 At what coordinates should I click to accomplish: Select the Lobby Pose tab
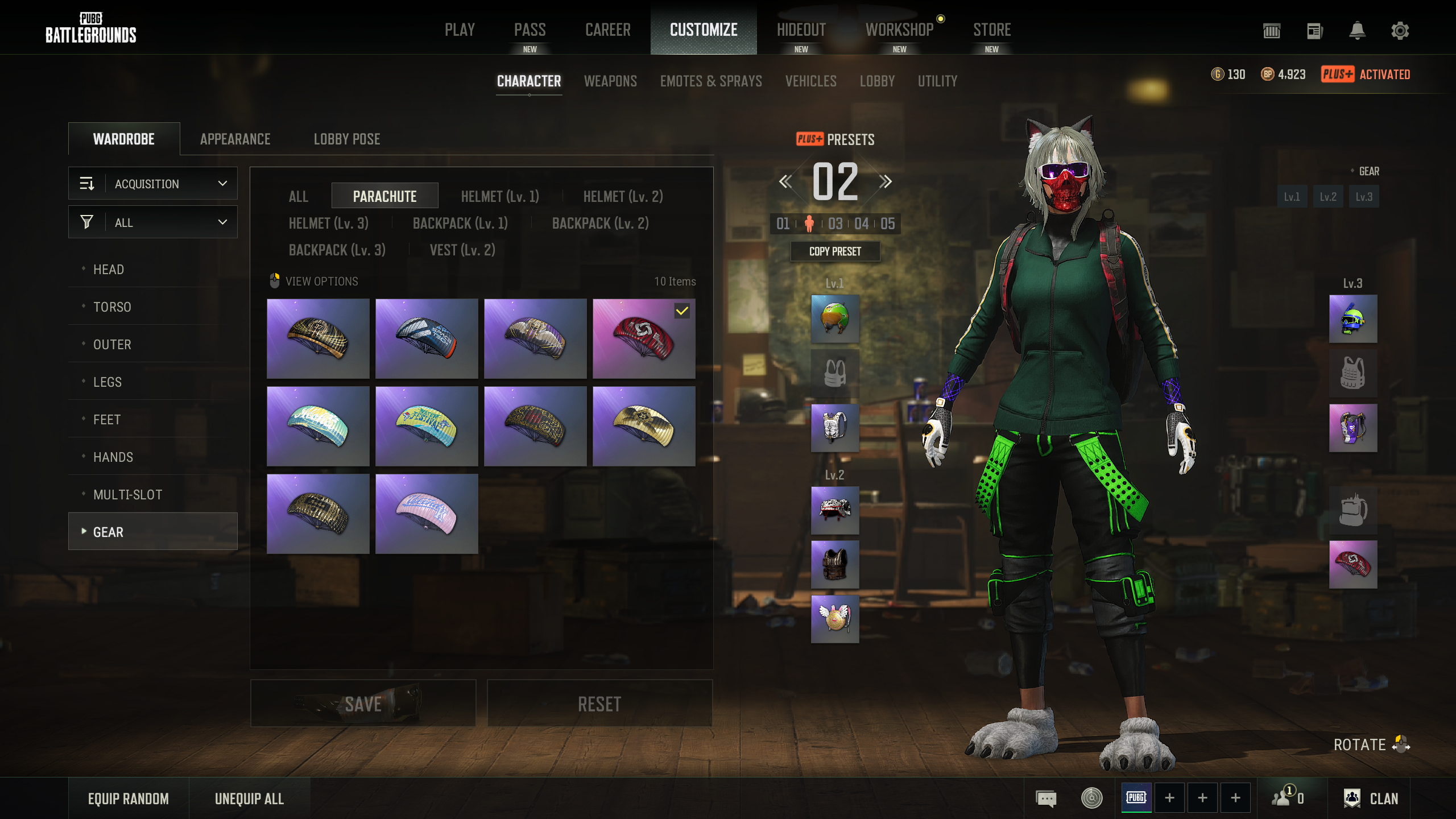coord(347,139)
